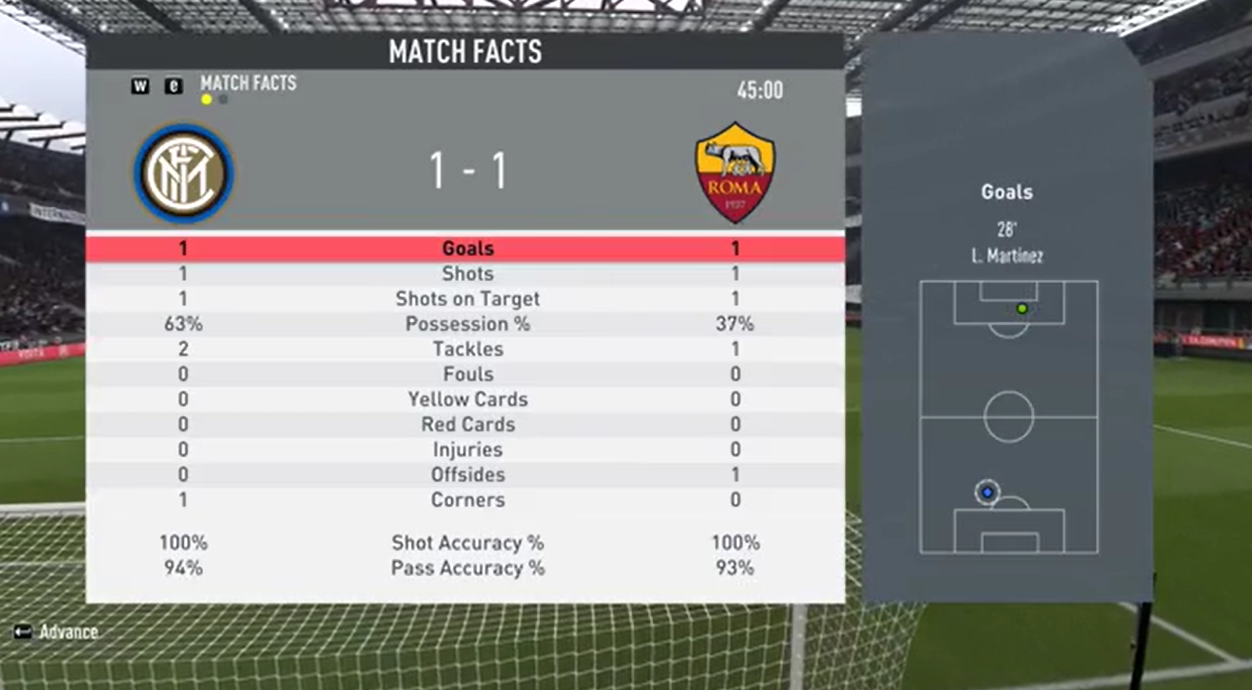Highlight the Offsides stat row
Viewport: 1252px width, 690px height.
pos(467,475)
